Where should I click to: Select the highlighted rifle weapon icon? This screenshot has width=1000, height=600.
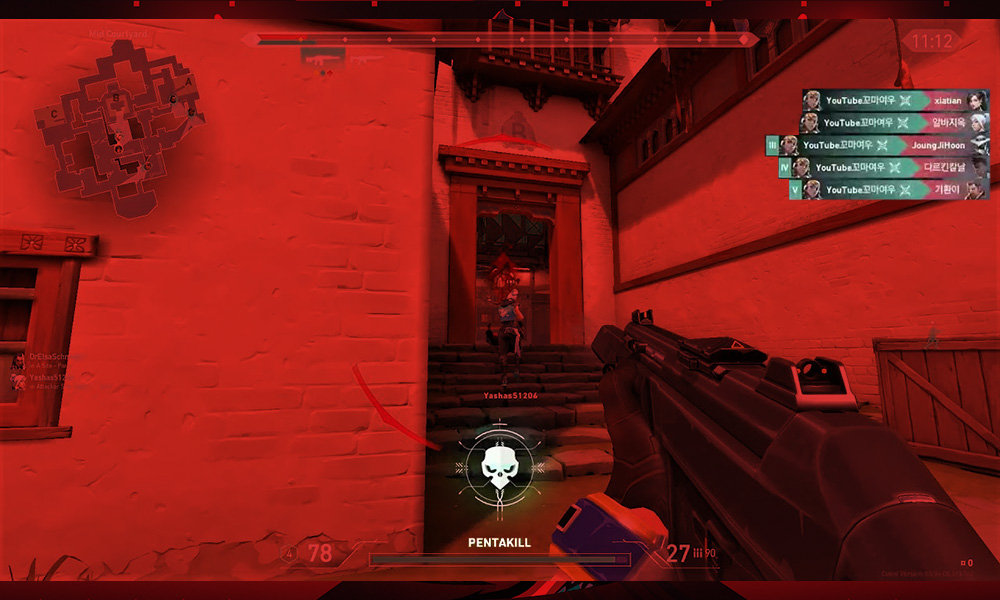point(323,57)
